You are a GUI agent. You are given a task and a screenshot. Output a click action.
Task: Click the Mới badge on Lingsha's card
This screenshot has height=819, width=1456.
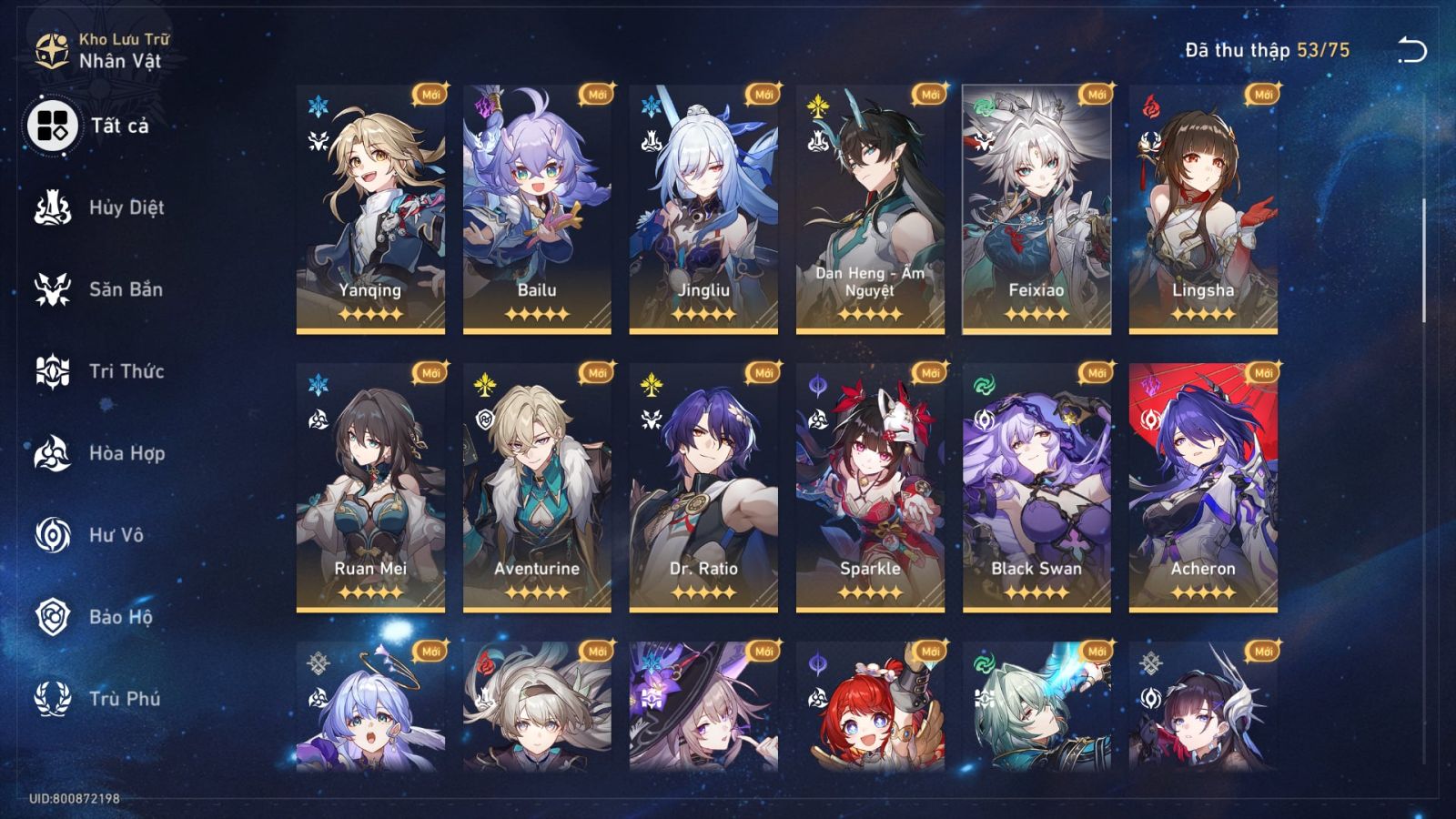click(1260, 92)
